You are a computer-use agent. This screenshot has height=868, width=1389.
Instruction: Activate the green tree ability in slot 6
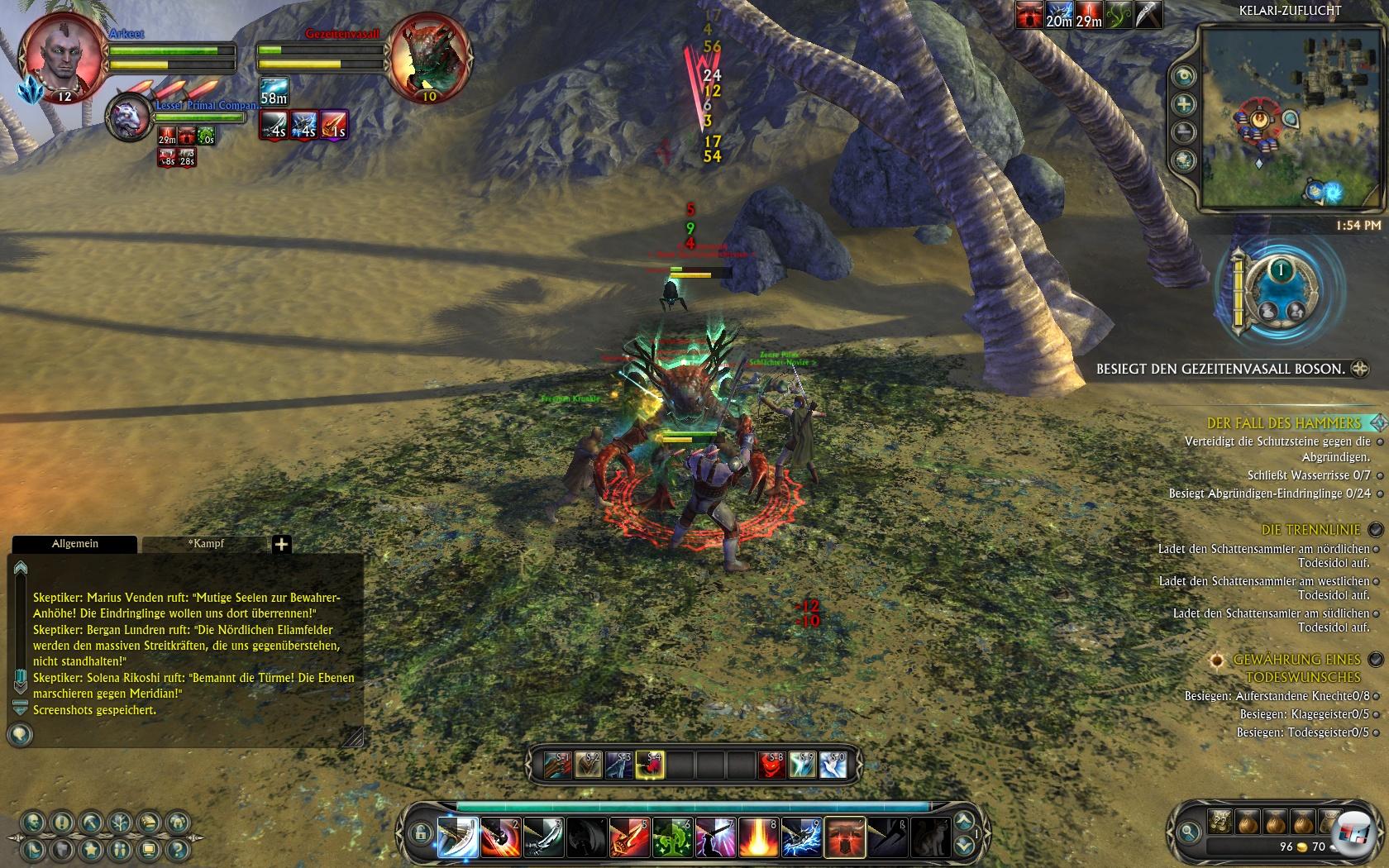(673, 837)
